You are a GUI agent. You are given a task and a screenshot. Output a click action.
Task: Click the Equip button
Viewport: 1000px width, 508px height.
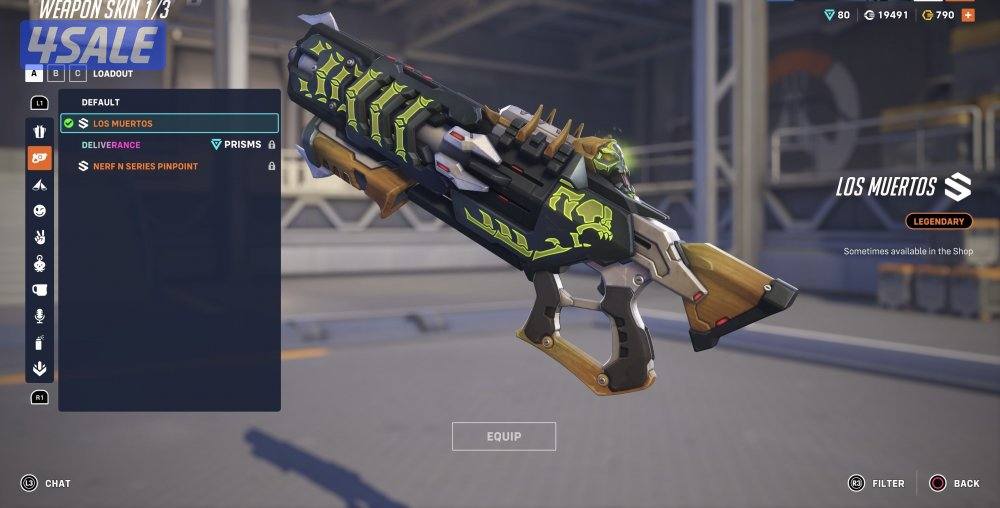click(x=503, y=437)
